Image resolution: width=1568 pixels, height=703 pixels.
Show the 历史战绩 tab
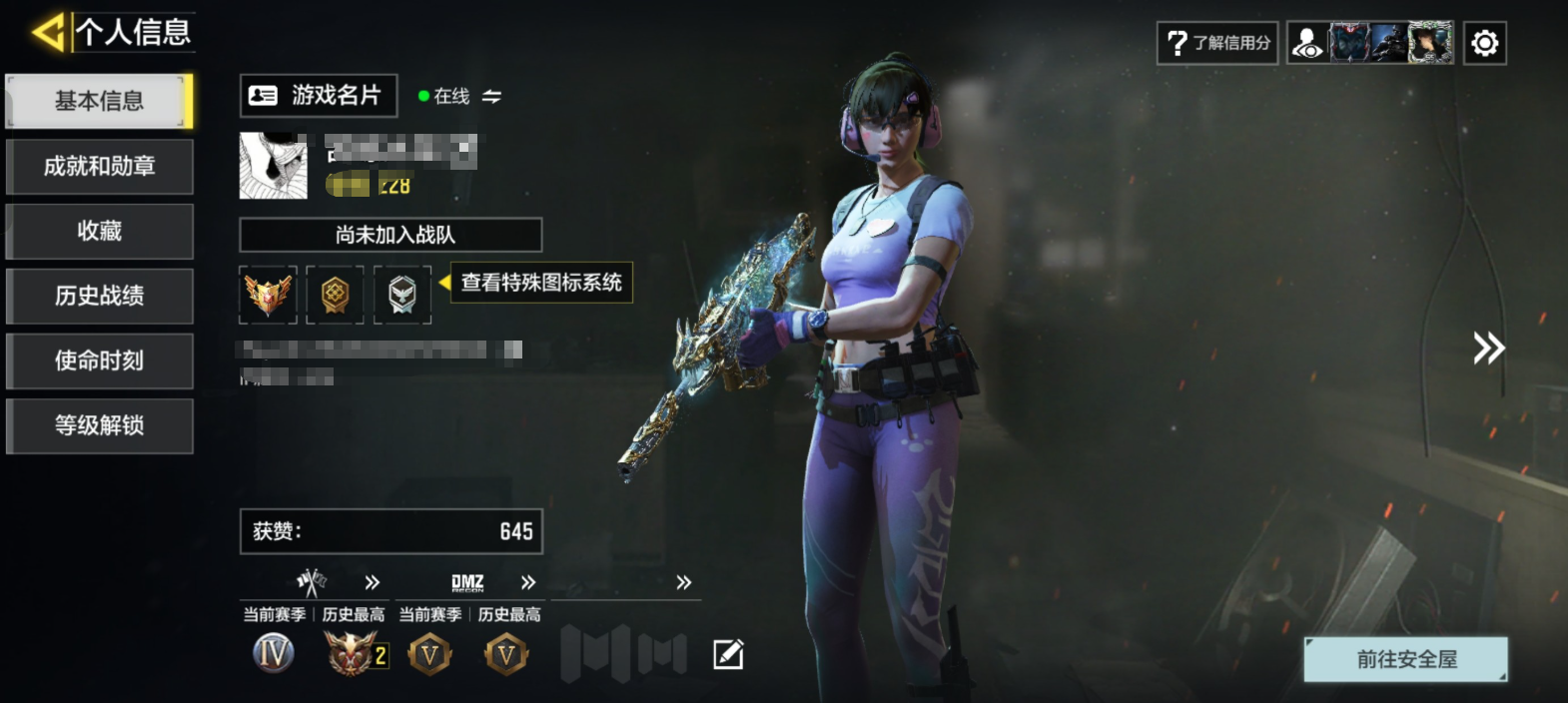tap(99, 296)
